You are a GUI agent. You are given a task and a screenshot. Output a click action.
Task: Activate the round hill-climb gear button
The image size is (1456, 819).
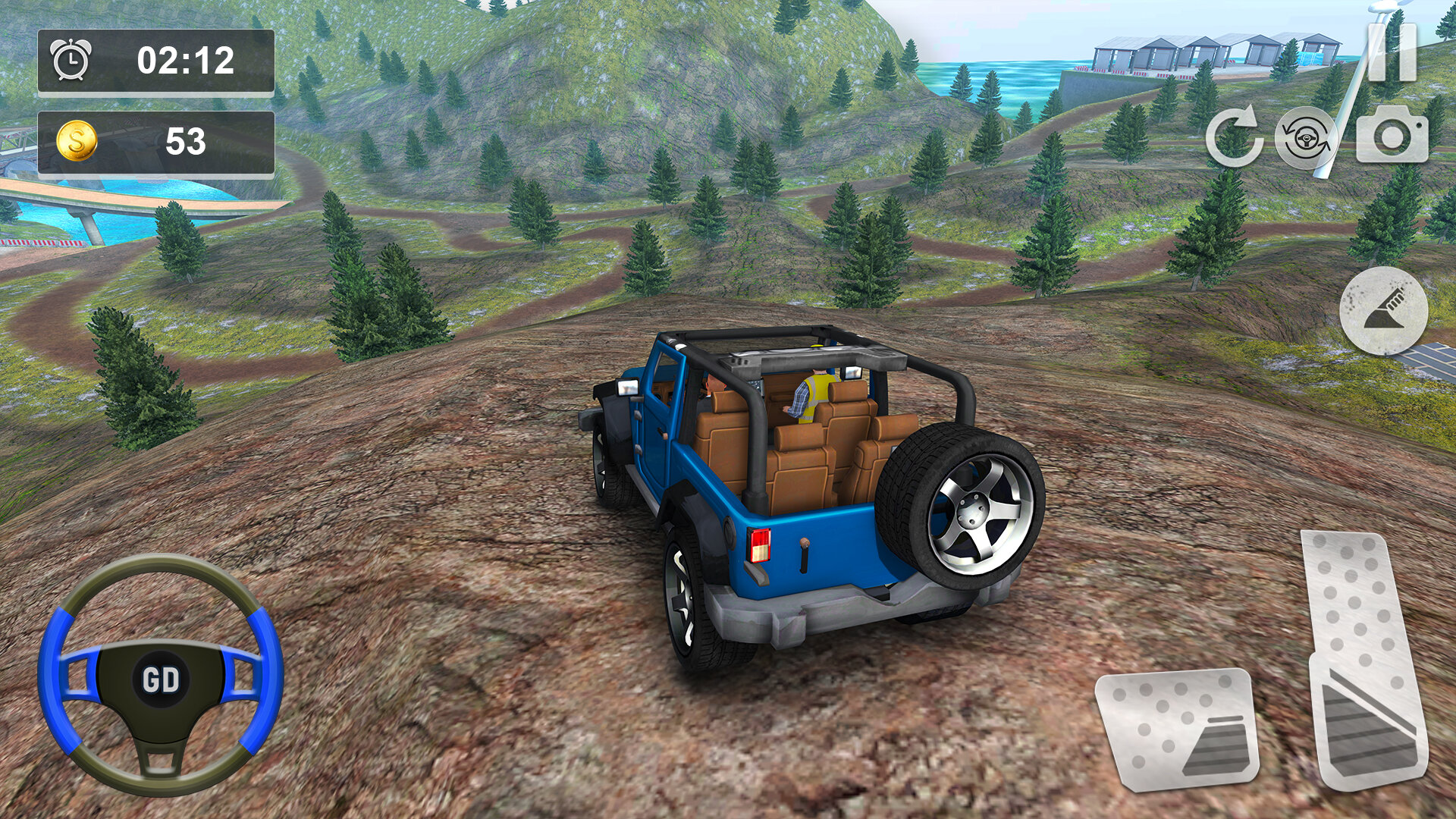(x=1383, y=311)
